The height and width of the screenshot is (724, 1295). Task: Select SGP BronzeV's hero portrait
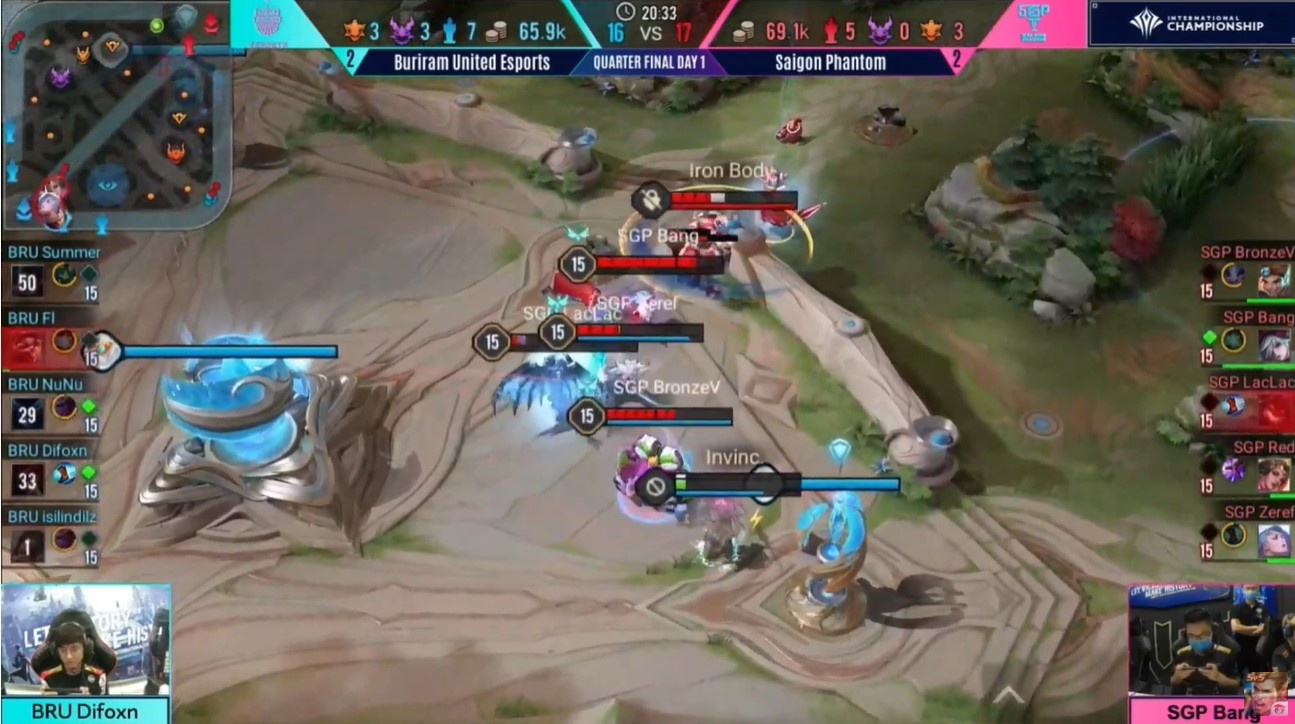[1272, 280]
